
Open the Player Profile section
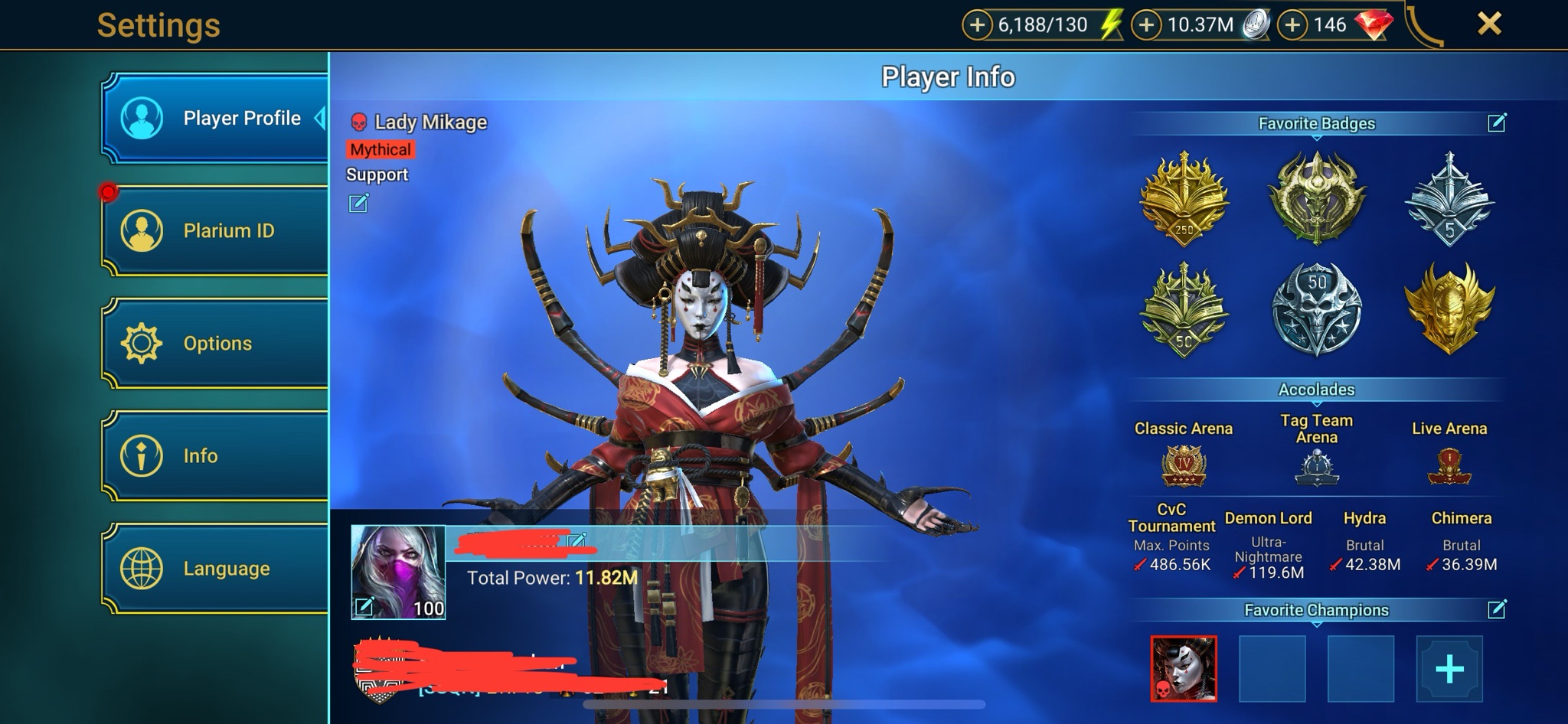click(215, 119)
